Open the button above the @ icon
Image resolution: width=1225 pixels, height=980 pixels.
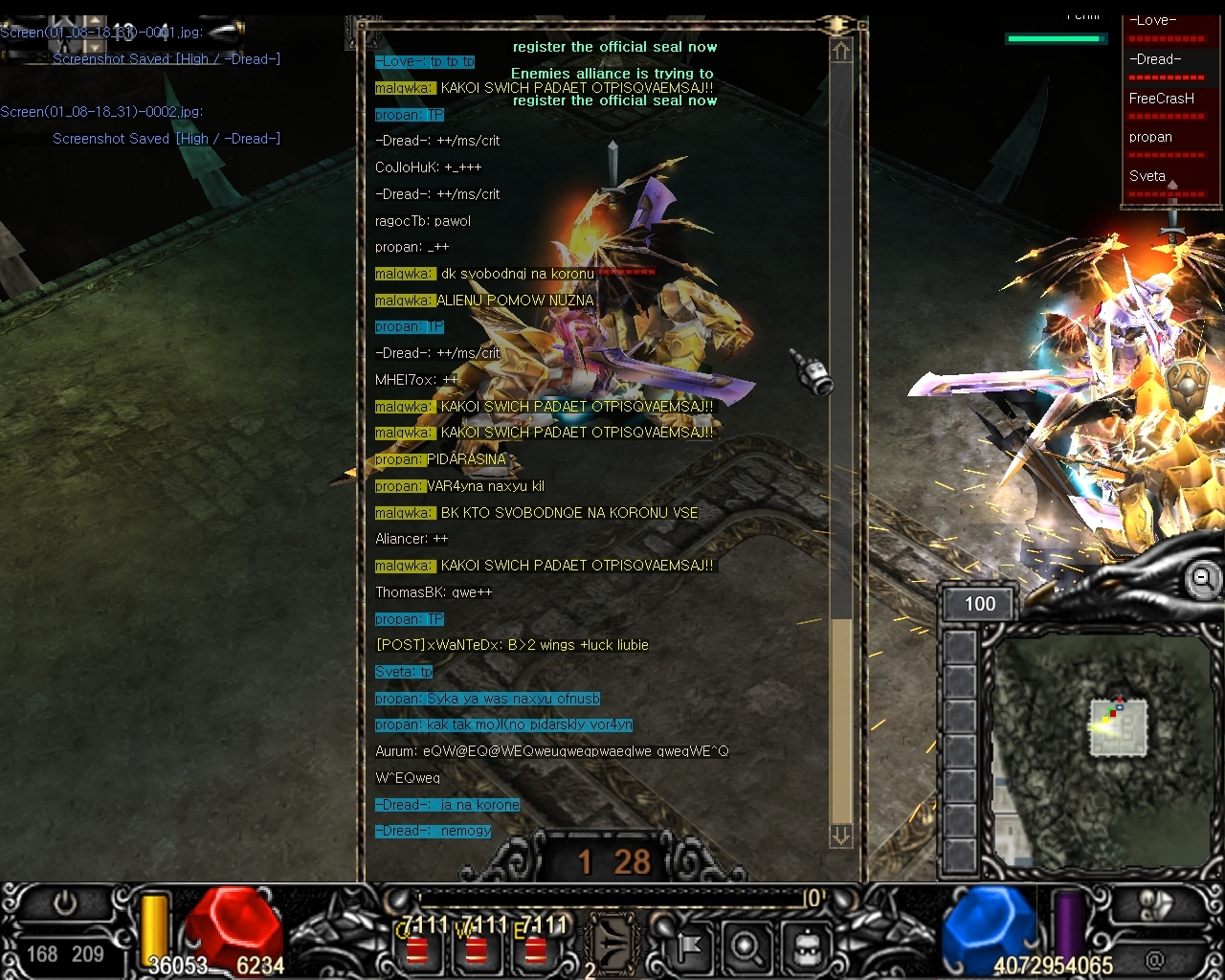point(1155,905)
